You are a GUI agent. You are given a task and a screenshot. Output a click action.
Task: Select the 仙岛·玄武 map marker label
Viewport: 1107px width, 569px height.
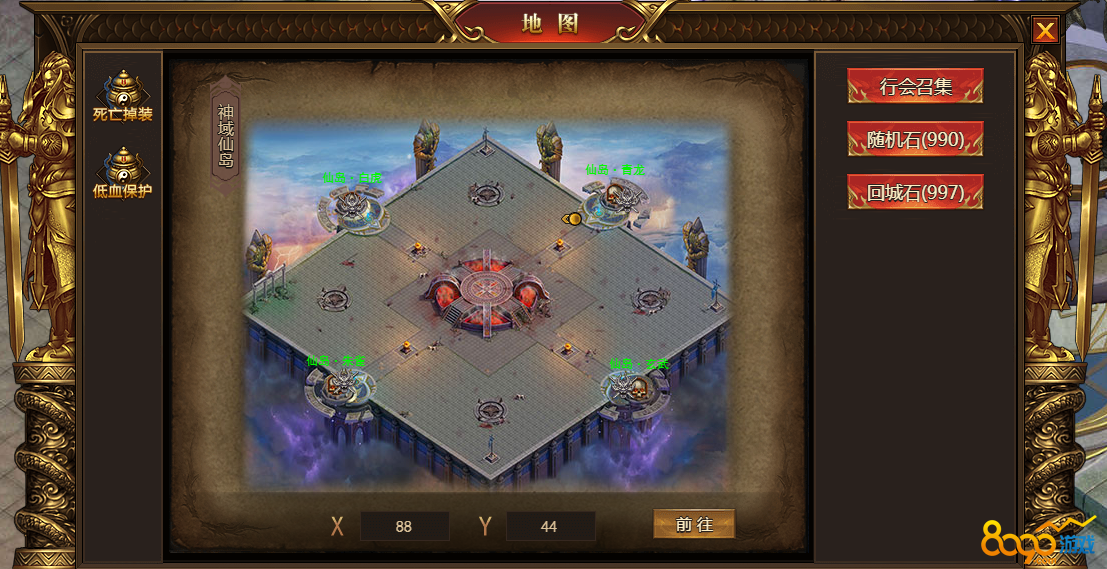pos(638,364)
